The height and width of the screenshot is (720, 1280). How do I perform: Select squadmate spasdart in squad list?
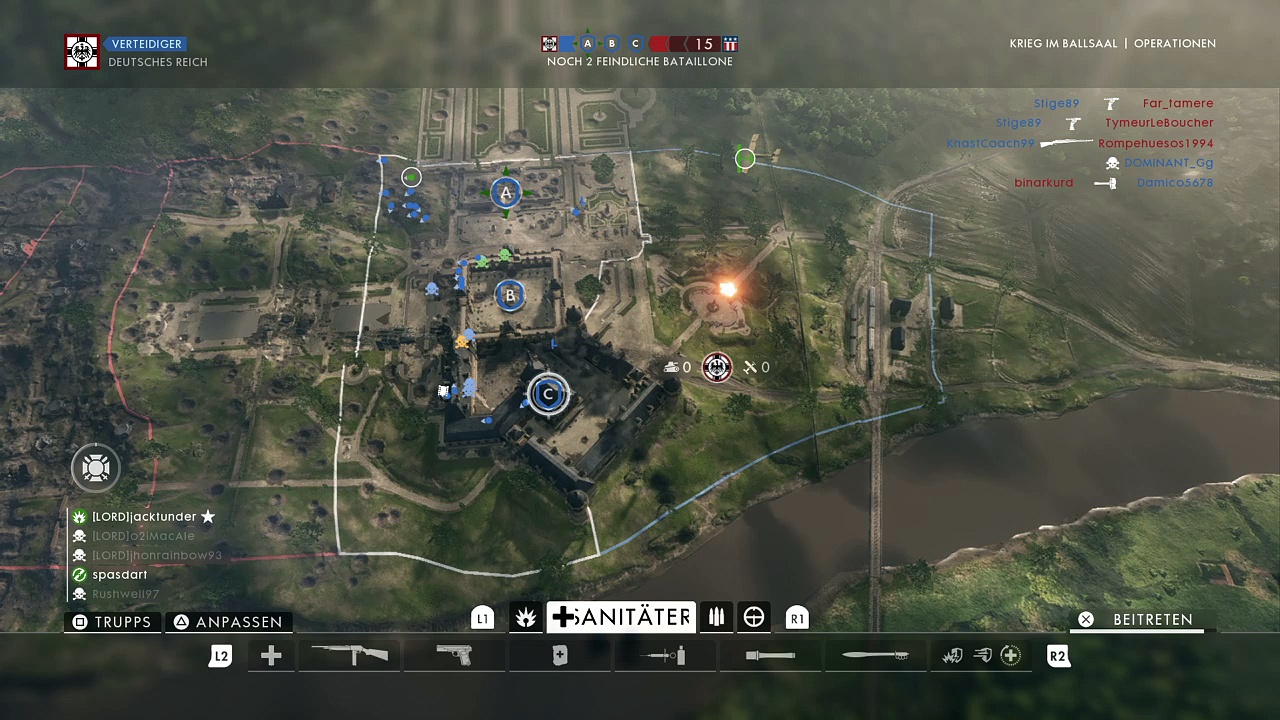[x=119, y=575]
